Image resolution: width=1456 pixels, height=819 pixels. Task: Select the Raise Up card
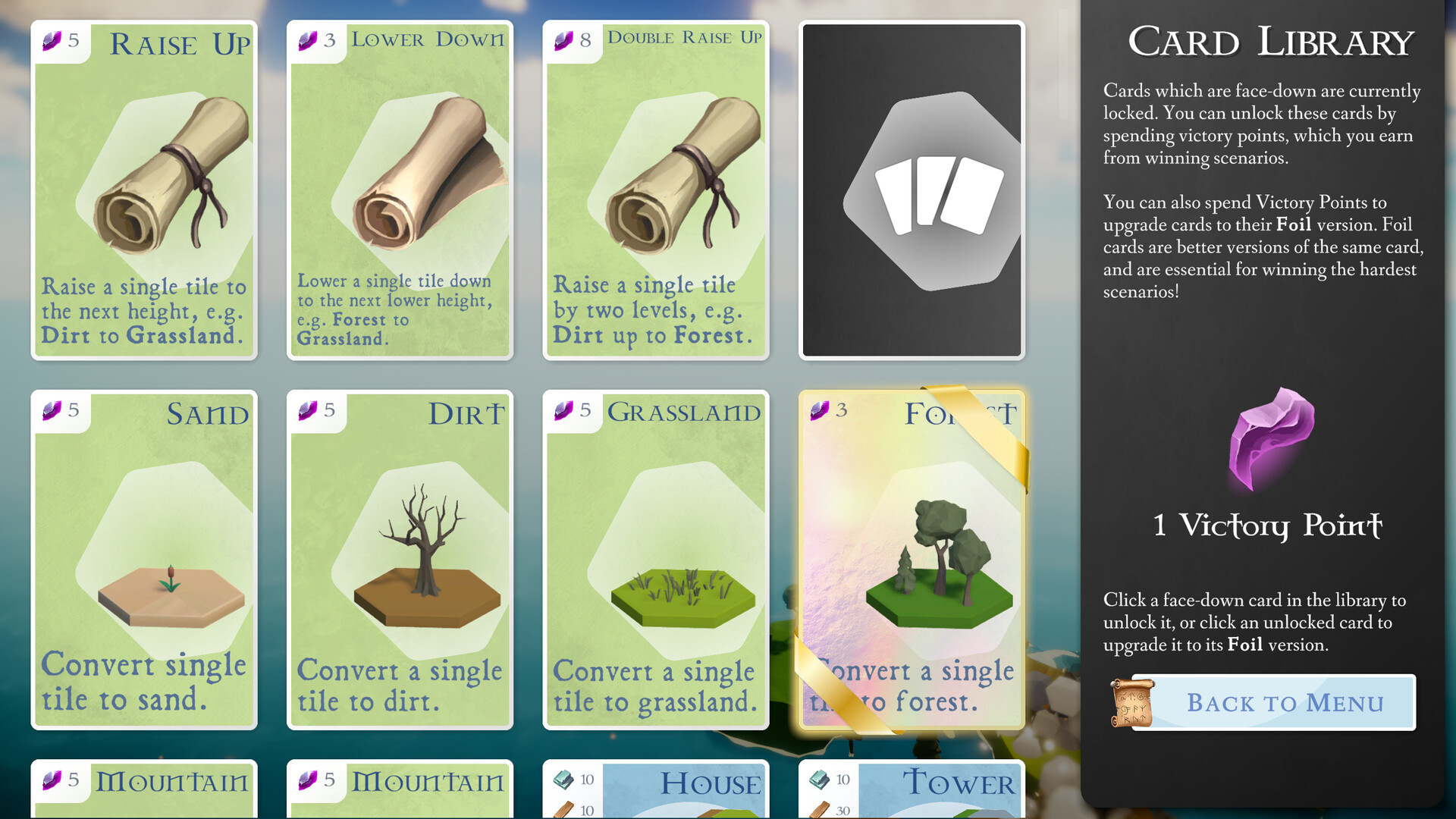point(144,190)
